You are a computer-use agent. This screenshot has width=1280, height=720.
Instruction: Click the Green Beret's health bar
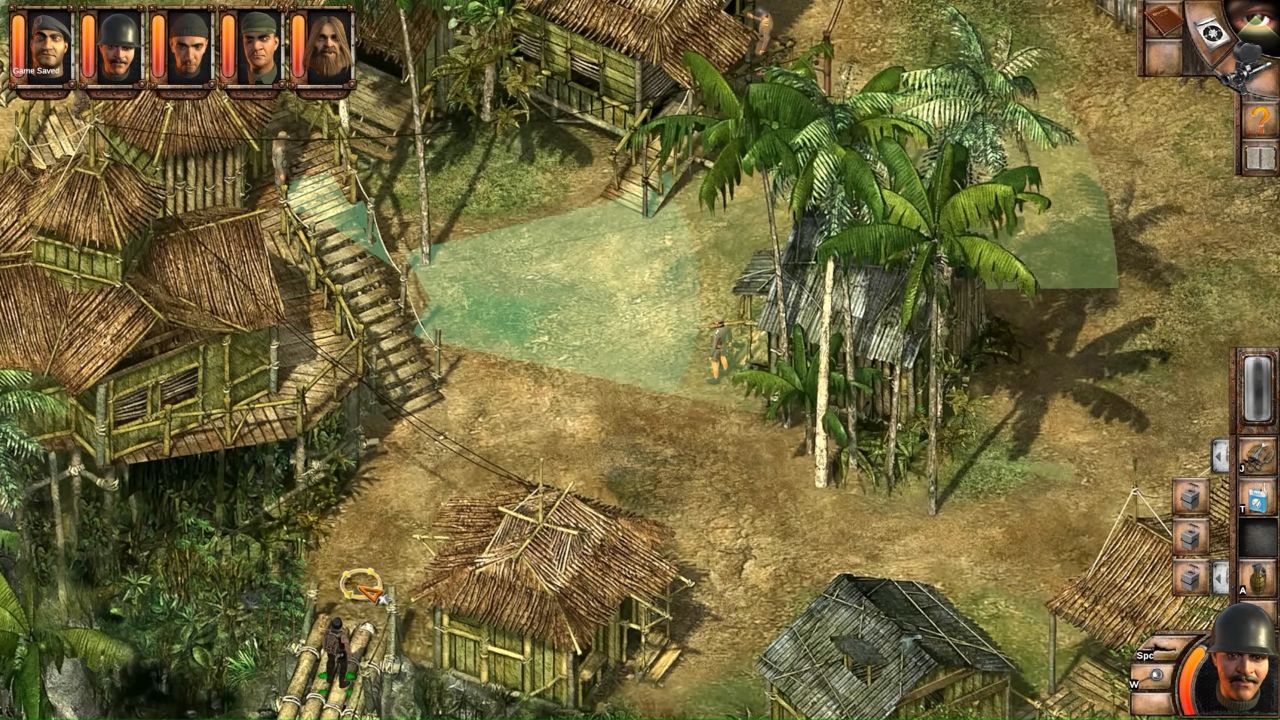(x=16, y=45)
